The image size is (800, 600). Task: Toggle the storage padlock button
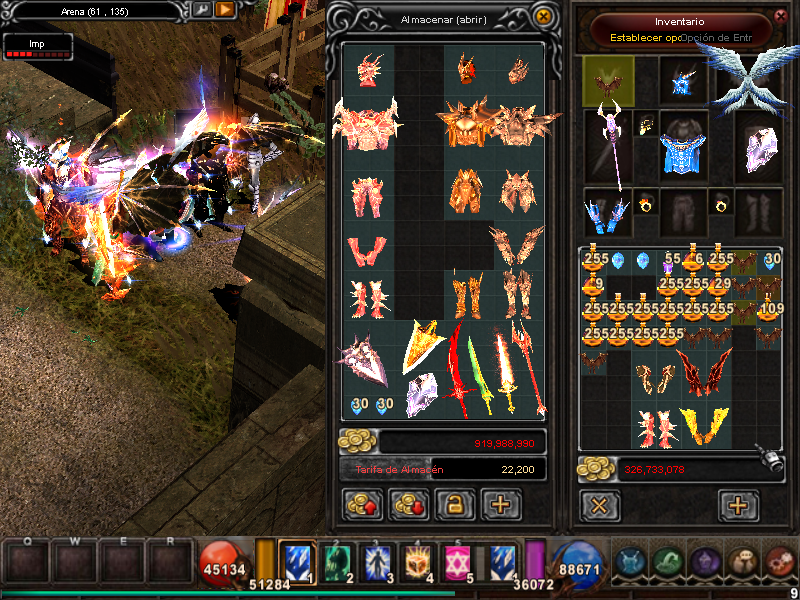click(455, 505)
